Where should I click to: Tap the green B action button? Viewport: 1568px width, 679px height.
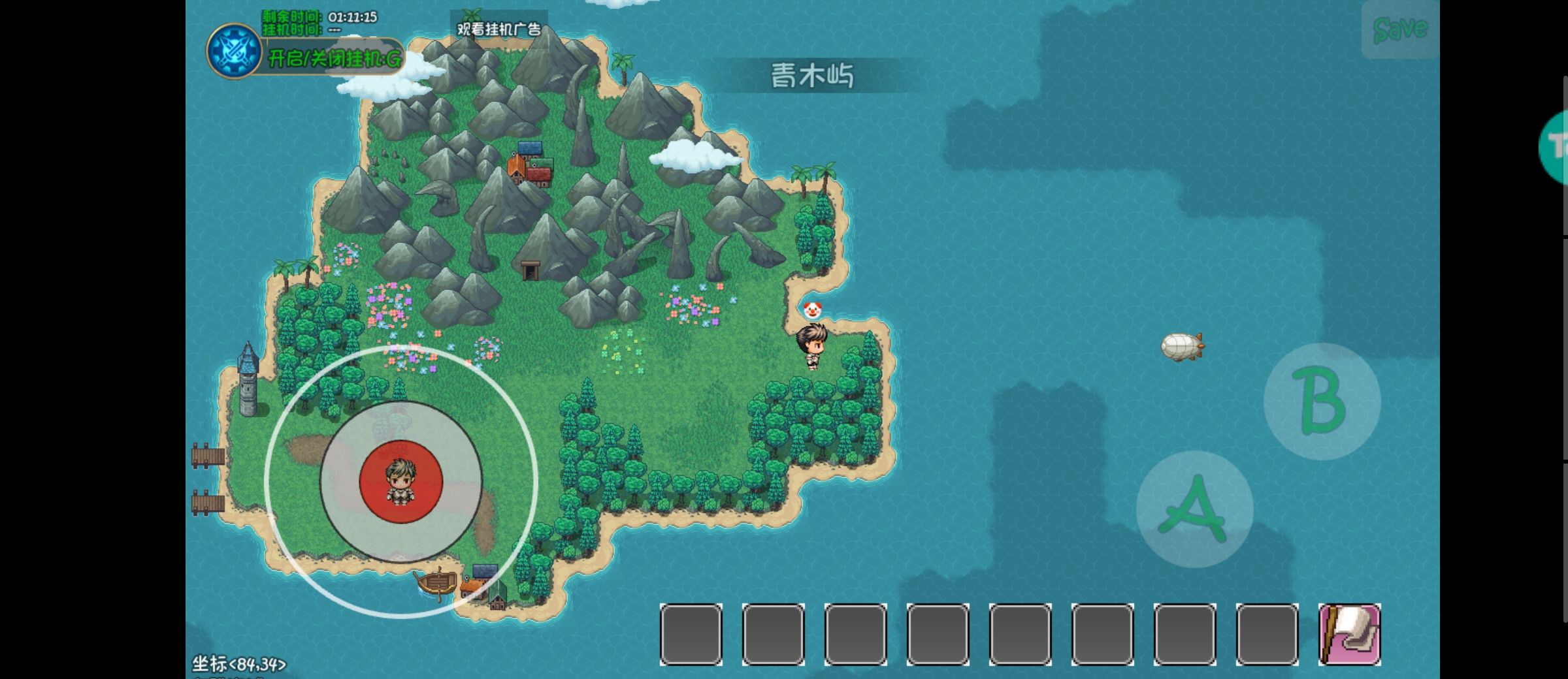click(1322, 402)
